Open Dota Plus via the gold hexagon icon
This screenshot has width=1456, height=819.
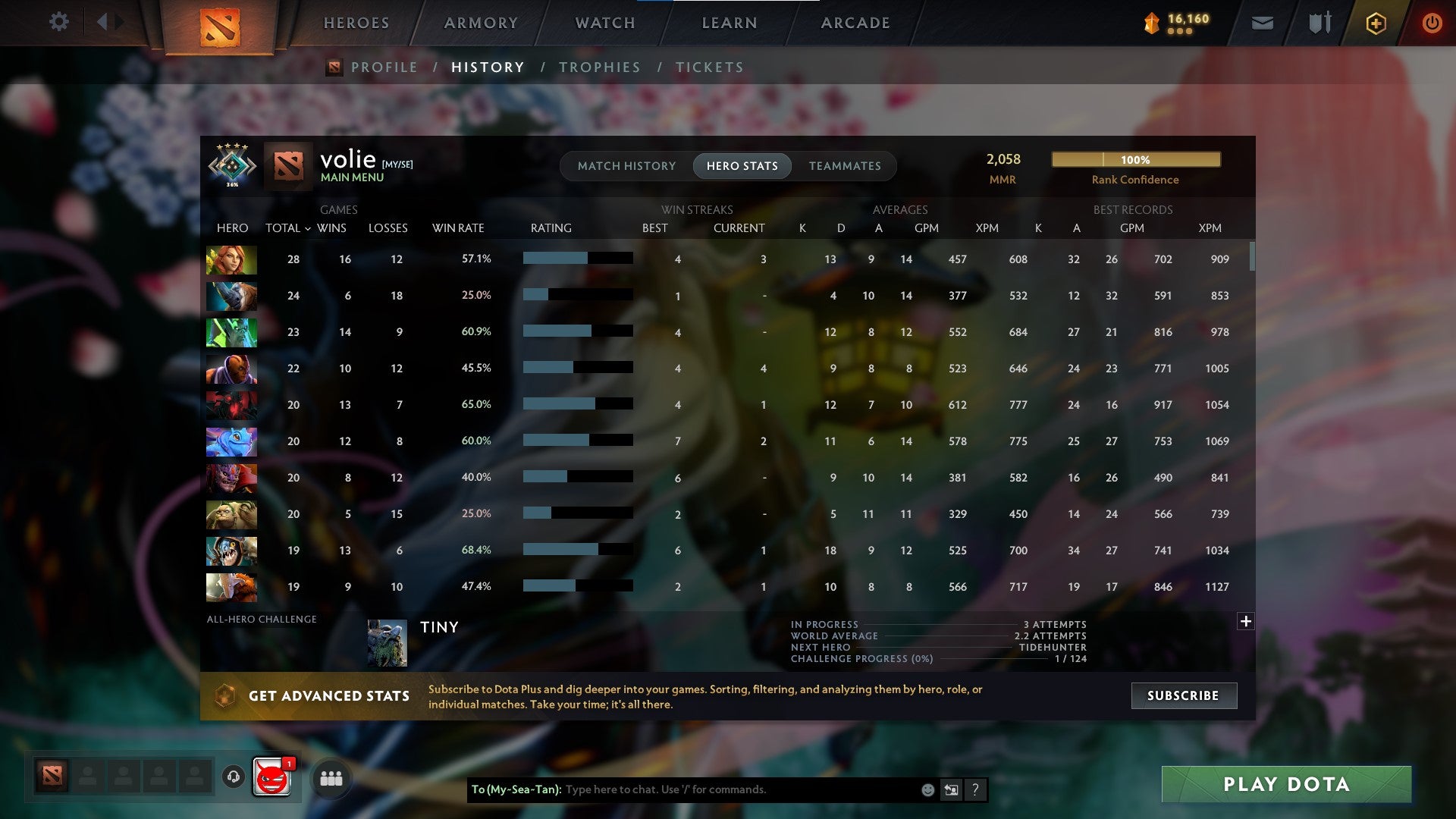(1375, 23)
